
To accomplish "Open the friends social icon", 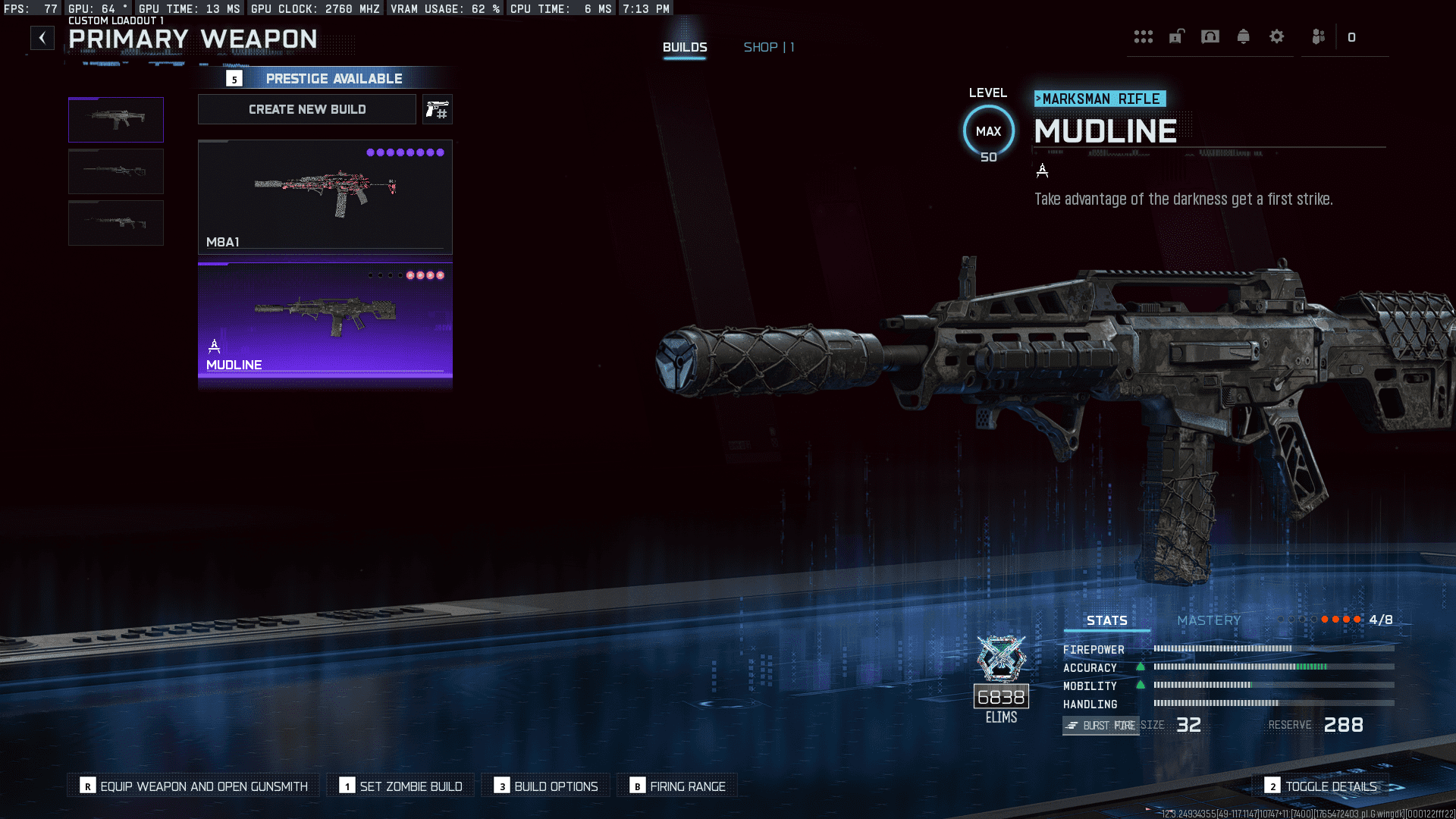I will coord(1319,36).
